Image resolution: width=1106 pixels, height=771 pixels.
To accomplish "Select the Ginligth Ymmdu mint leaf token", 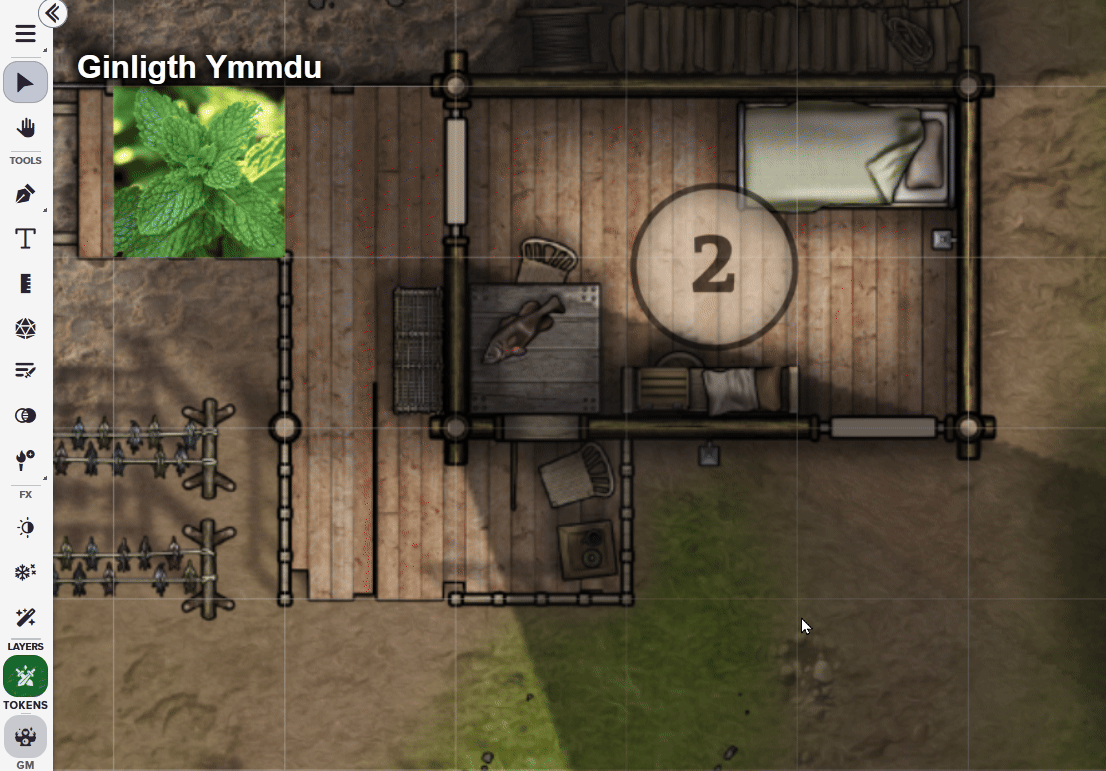I will pos(199,172).
